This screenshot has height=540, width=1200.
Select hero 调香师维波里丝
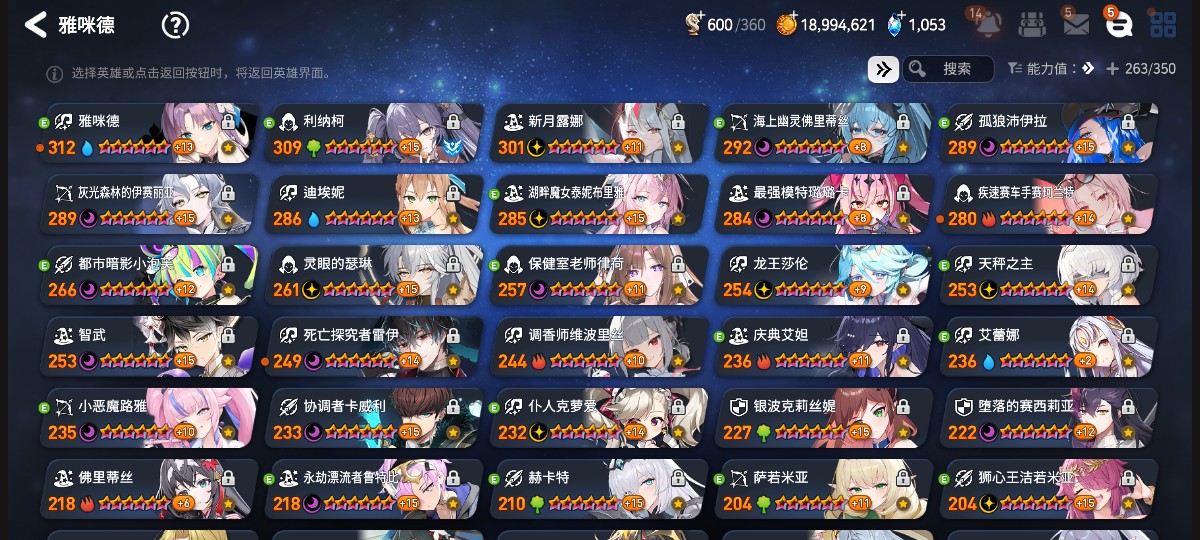(x=599, y=347)
